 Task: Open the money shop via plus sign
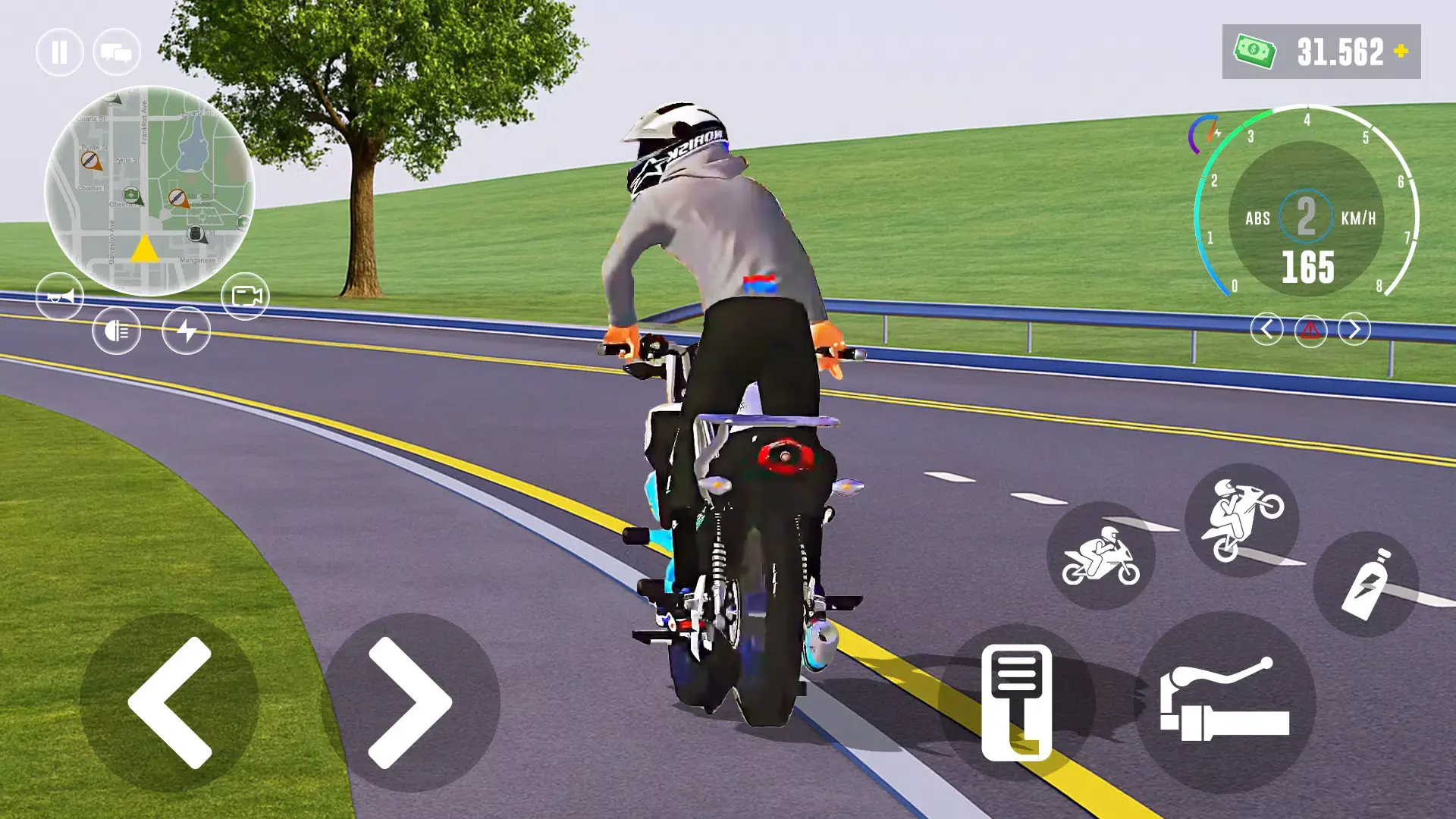1399,52
